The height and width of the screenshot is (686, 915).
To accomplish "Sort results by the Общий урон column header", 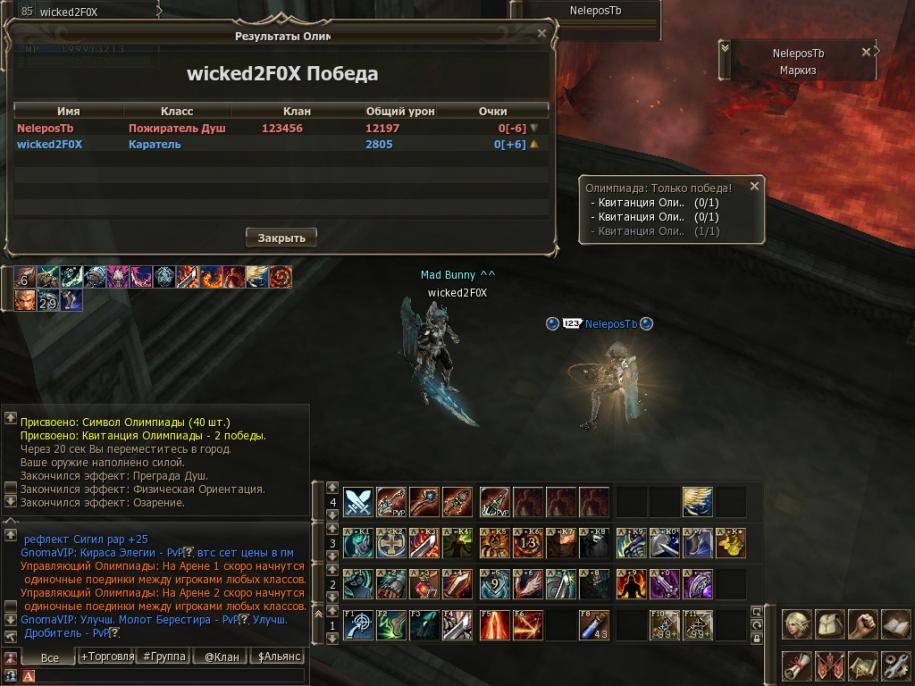I will tap(400, 111).
